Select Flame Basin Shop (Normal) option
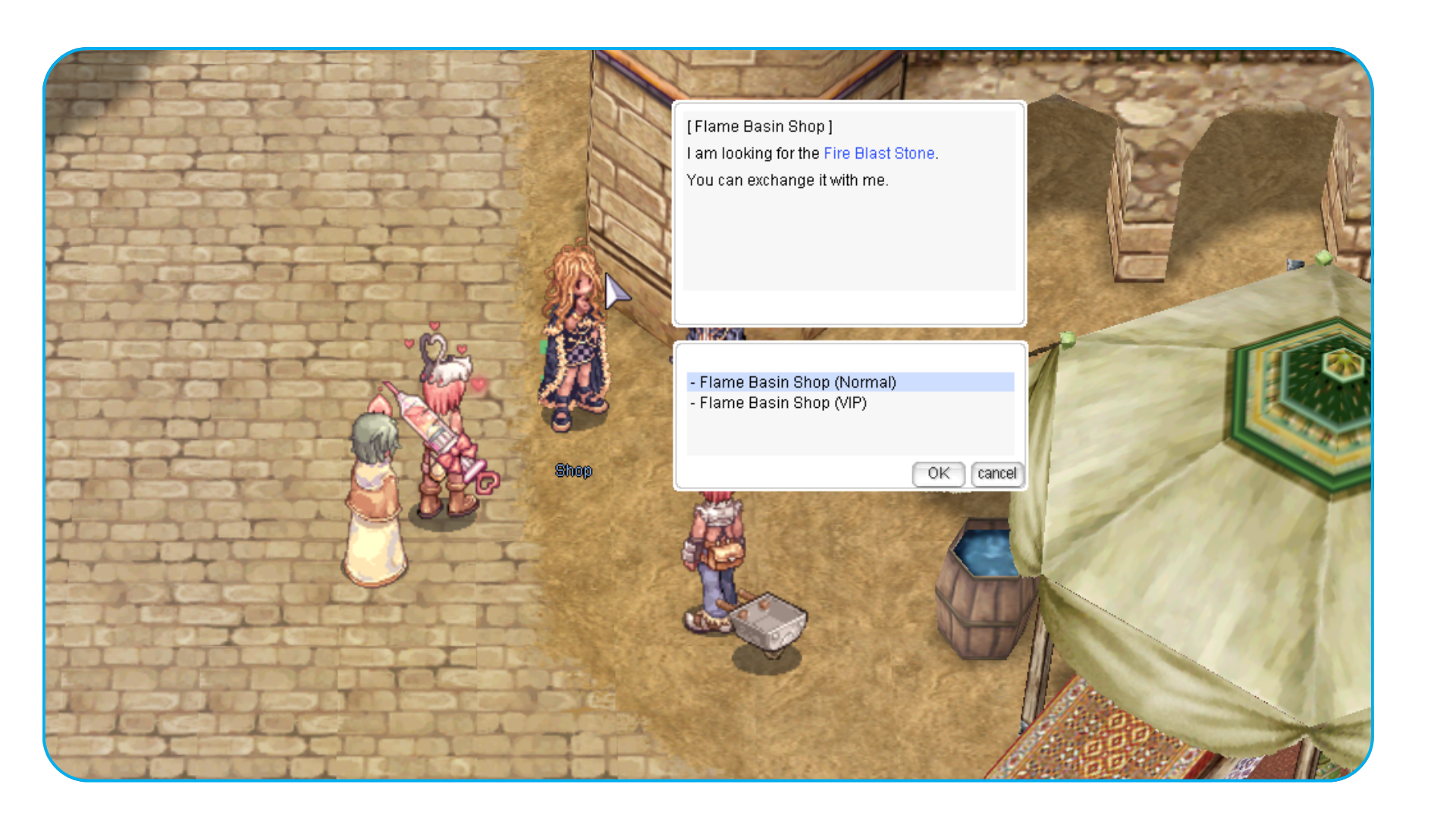This screenshot has height=819, width=1456. pyautogui.click(x=797, y=382)
